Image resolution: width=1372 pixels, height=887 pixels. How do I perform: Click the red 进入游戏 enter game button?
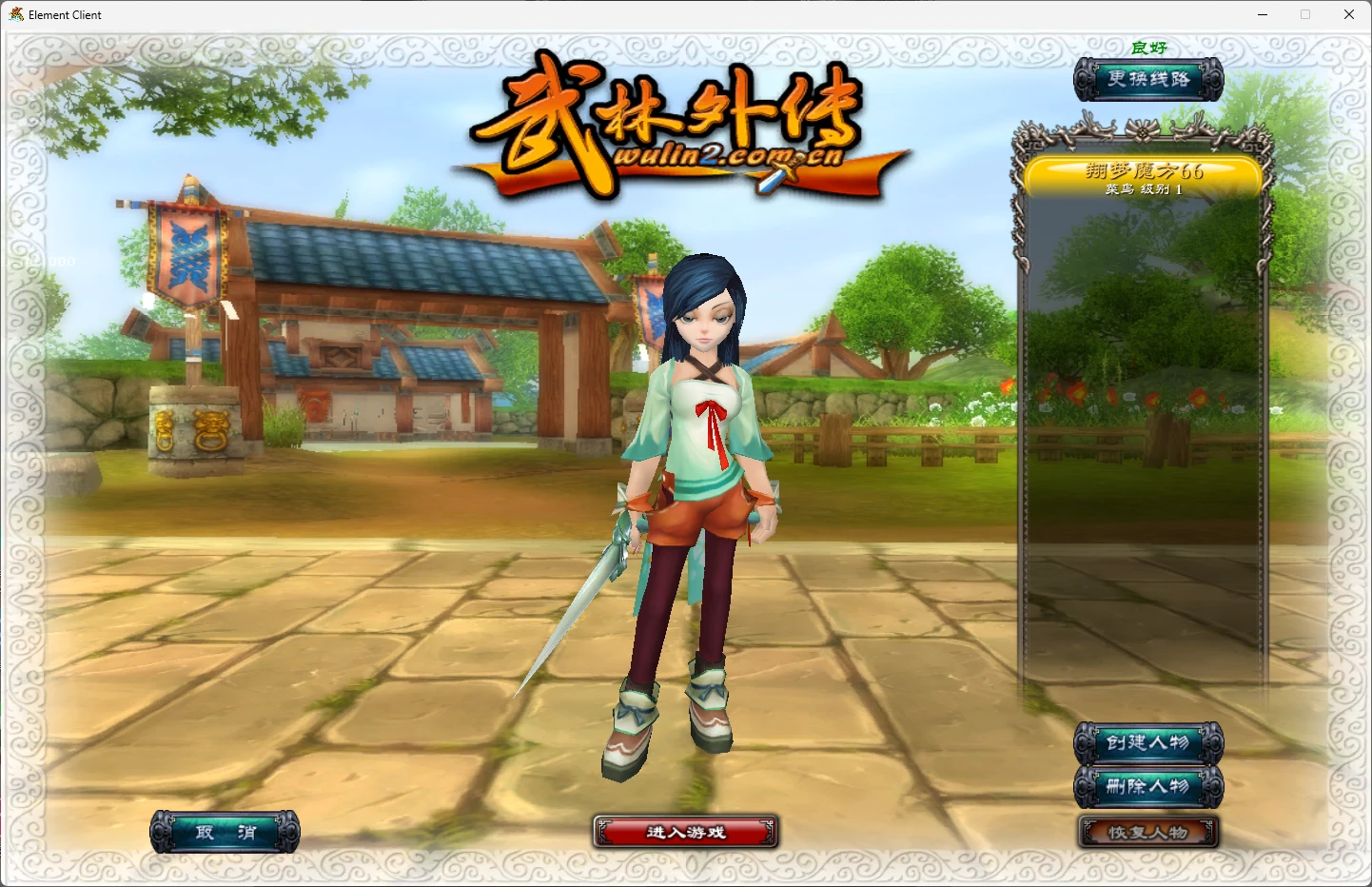pyautogui.click(x=686, y=832)
